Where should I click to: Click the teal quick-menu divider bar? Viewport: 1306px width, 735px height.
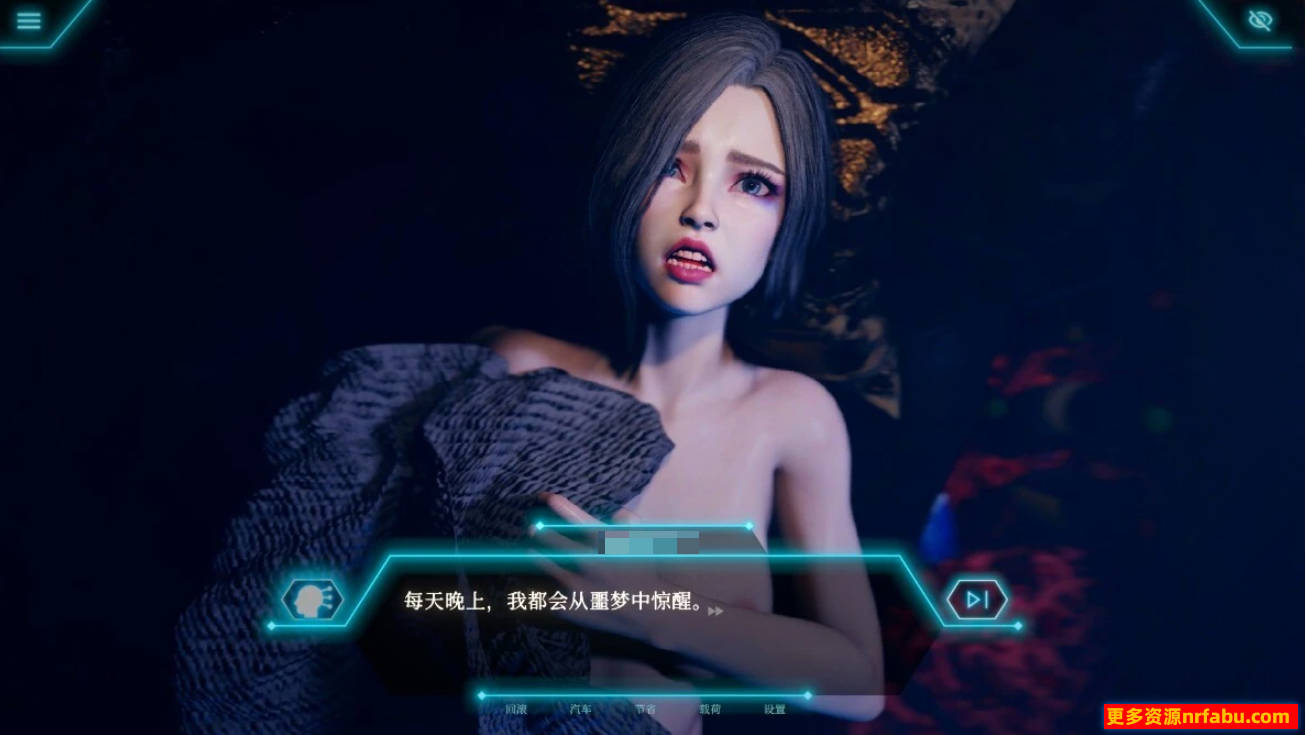(x=644, y=694)
